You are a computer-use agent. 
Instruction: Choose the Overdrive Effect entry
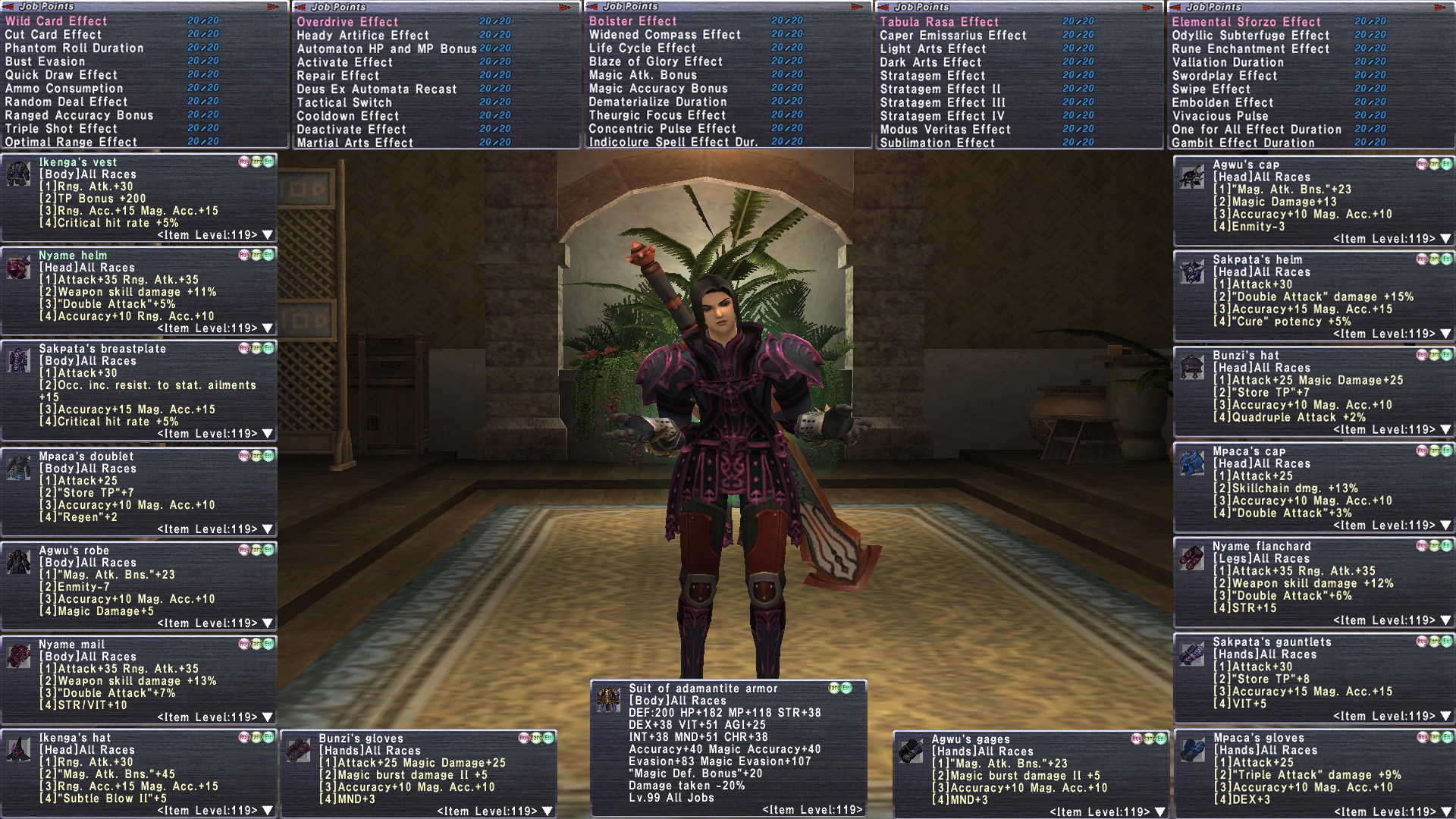(x=347, y=22)
